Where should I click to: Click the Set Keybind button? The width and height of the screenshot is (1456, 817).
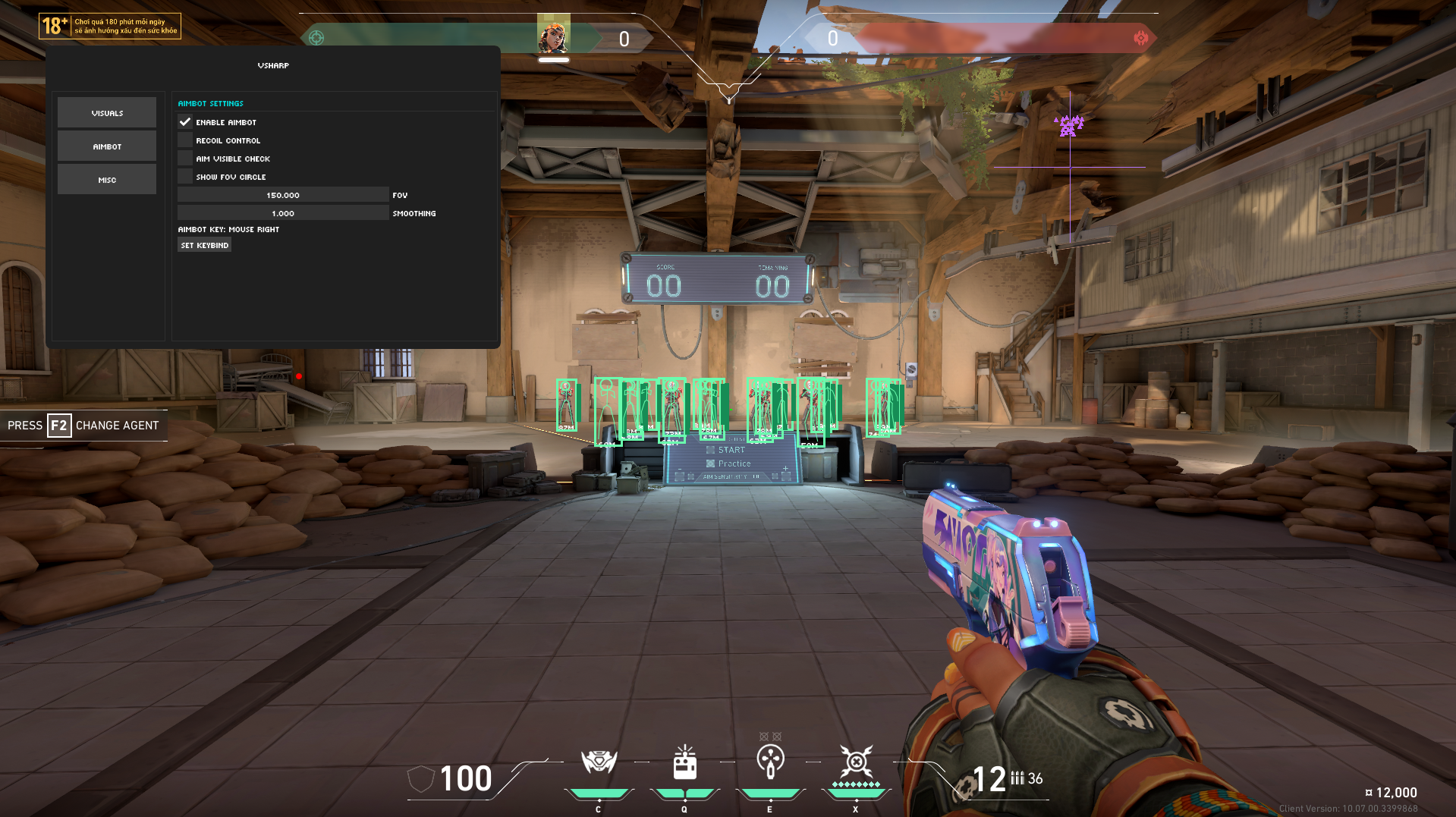pyautogui.click(x=205, y=245)
